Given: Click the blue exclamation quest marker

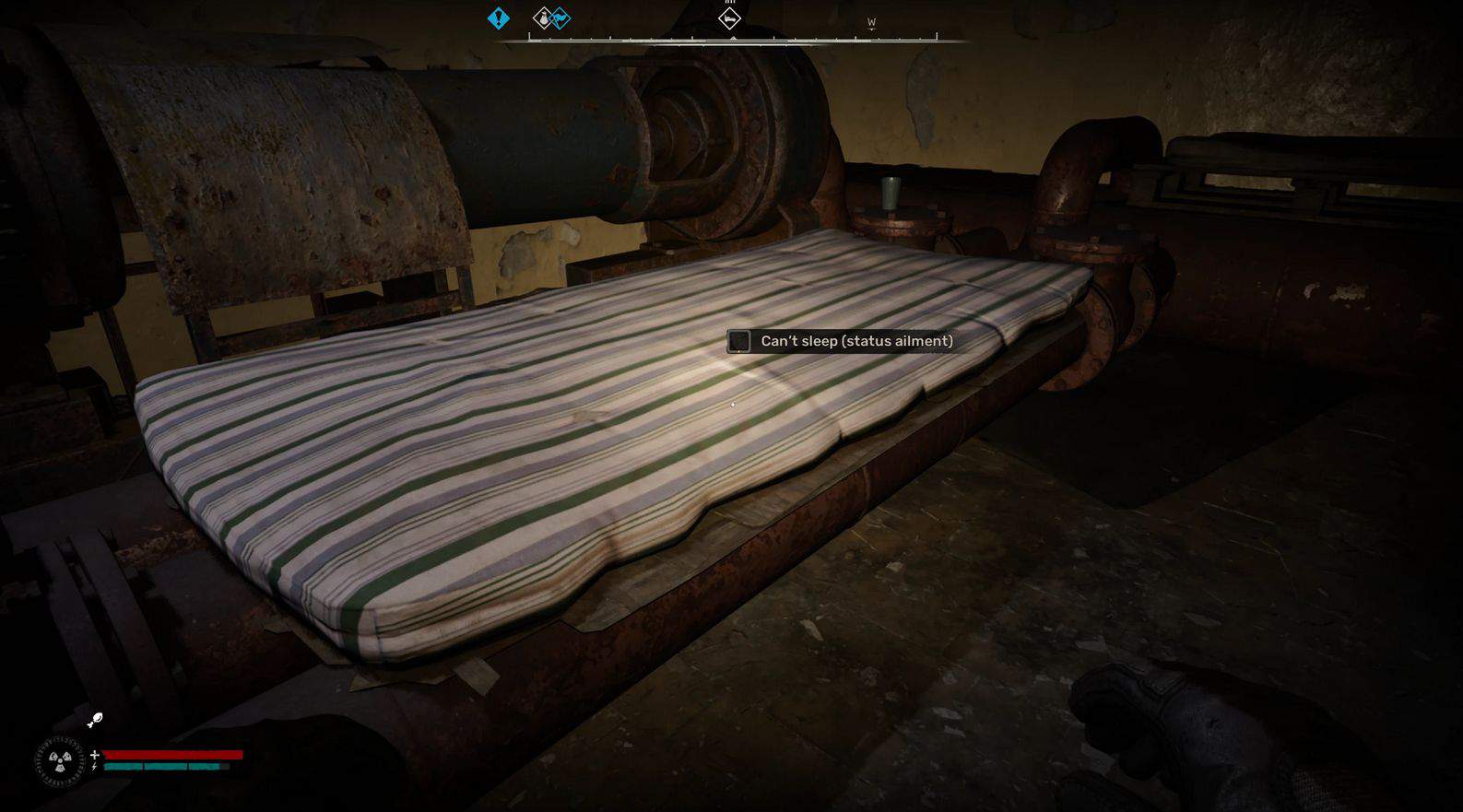Looking at the screenshot, I should [498, 18].
